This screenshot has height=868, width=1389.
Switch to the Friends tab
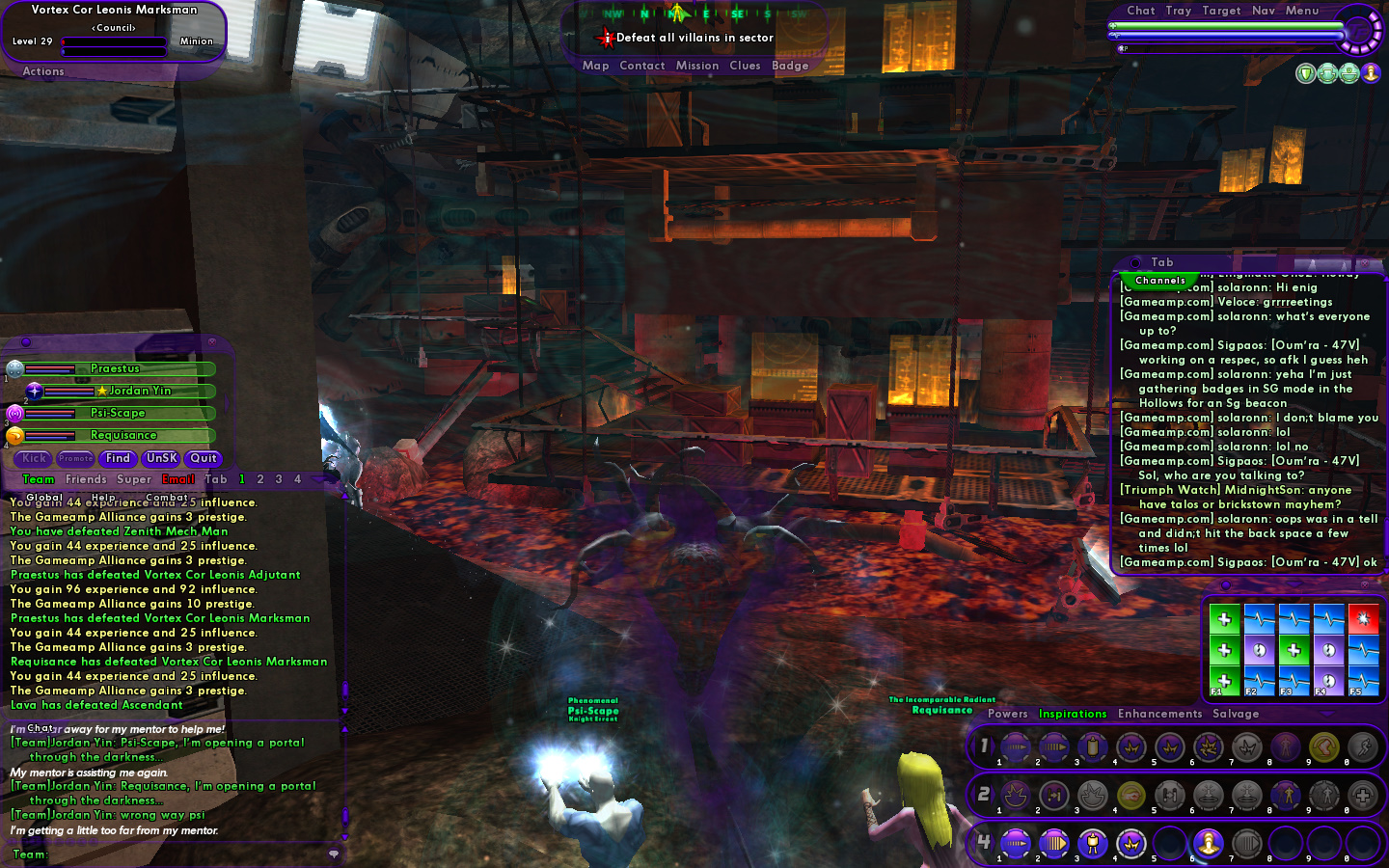click(x=86, y=479)
